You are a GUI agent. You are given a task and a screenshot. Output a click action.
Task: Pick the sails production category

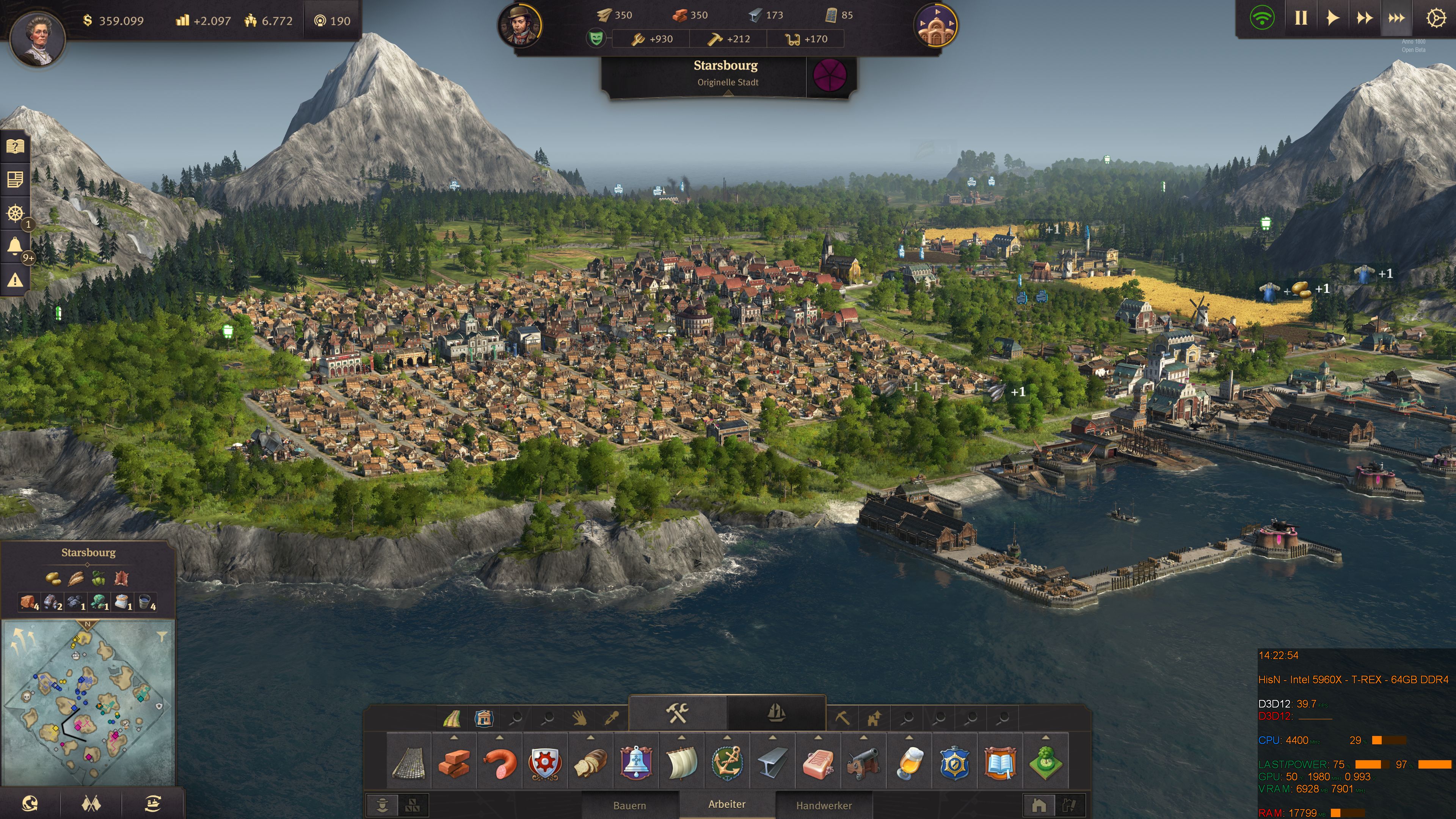681,763
